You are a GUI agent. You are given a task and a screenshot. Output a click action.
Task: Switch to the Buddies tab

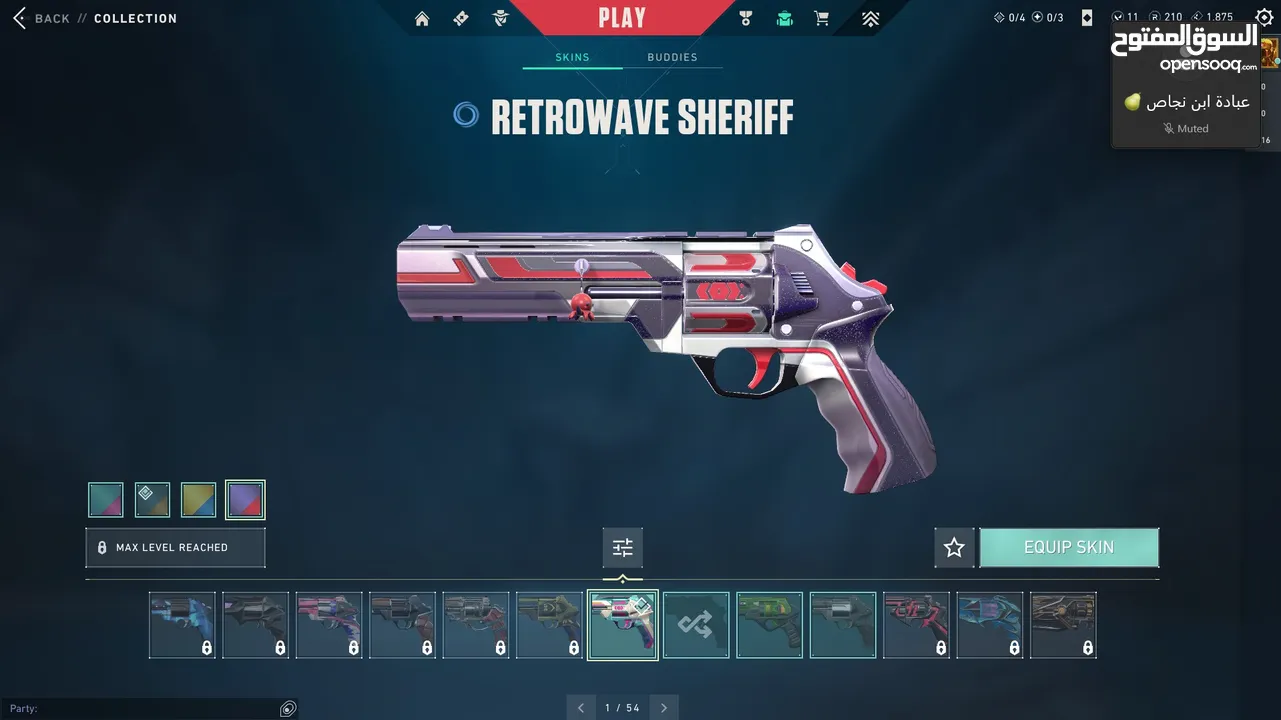pyautogui.click(x=672, y=57)
